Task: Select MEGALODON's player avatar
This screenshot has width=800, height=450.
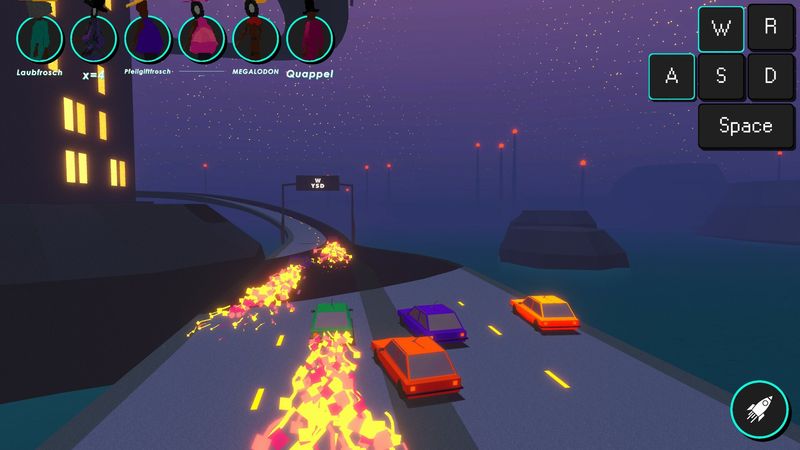Action: 256,38
